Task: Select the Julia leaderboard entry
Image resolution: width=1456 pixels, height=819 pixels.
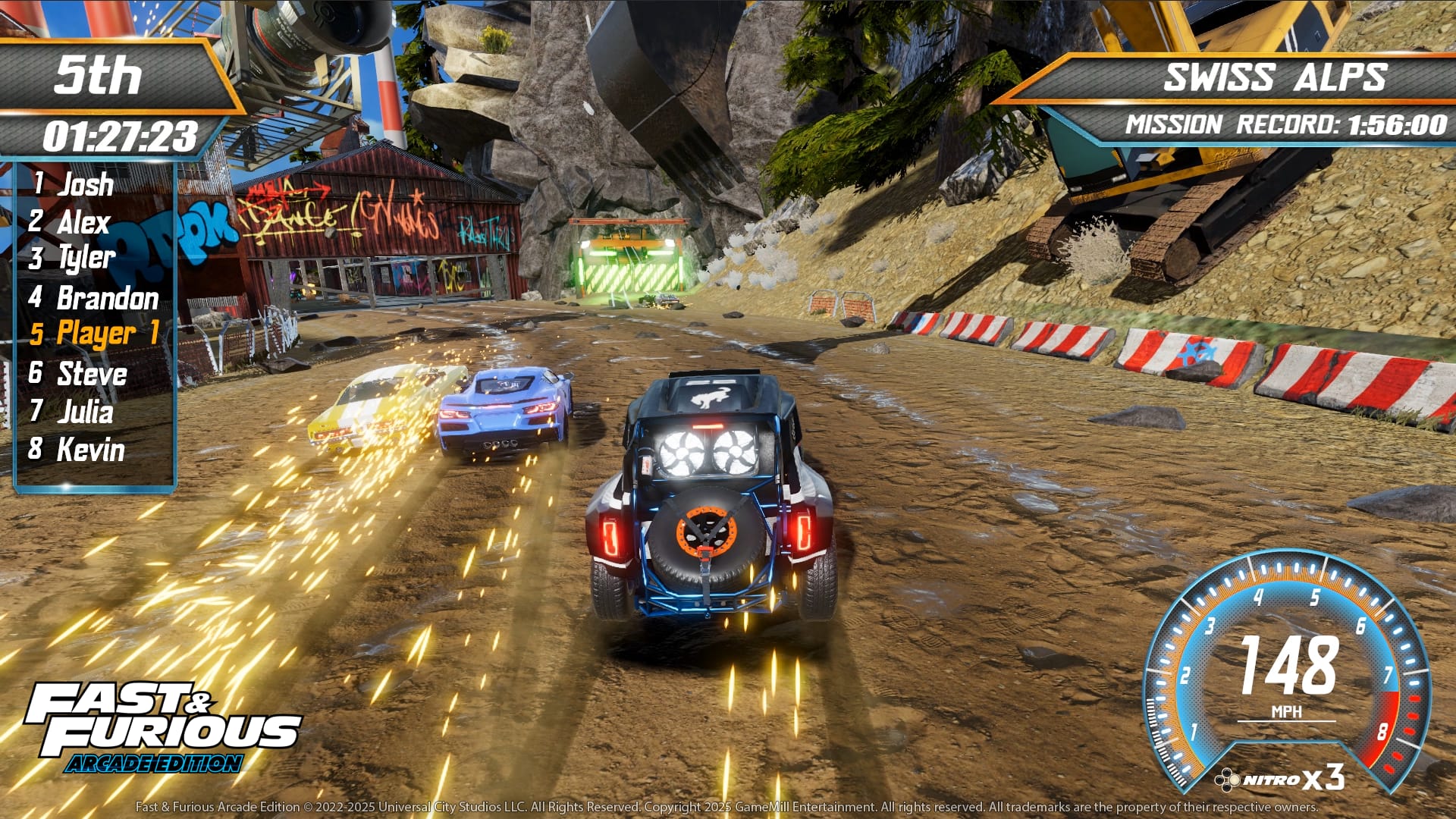Action: tap(76, 413)
